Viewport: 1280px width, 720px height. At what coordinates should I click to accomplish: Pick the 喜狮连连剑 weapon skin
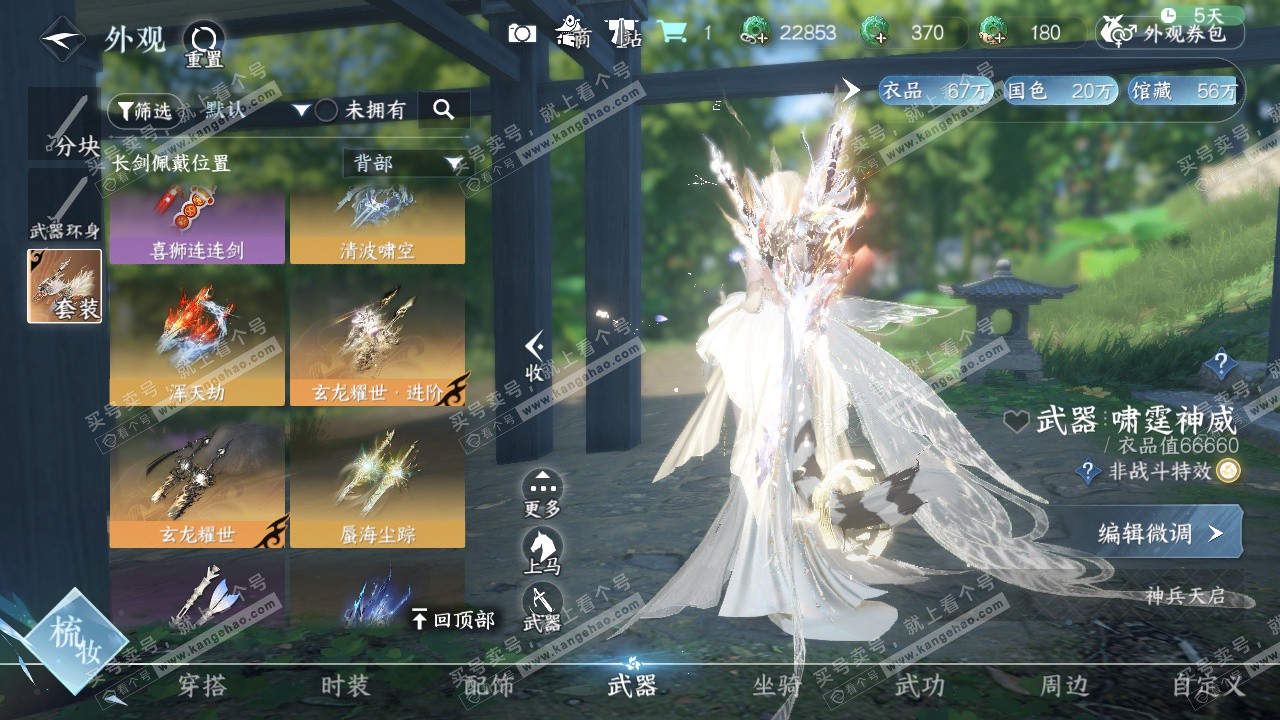(197, 228)
